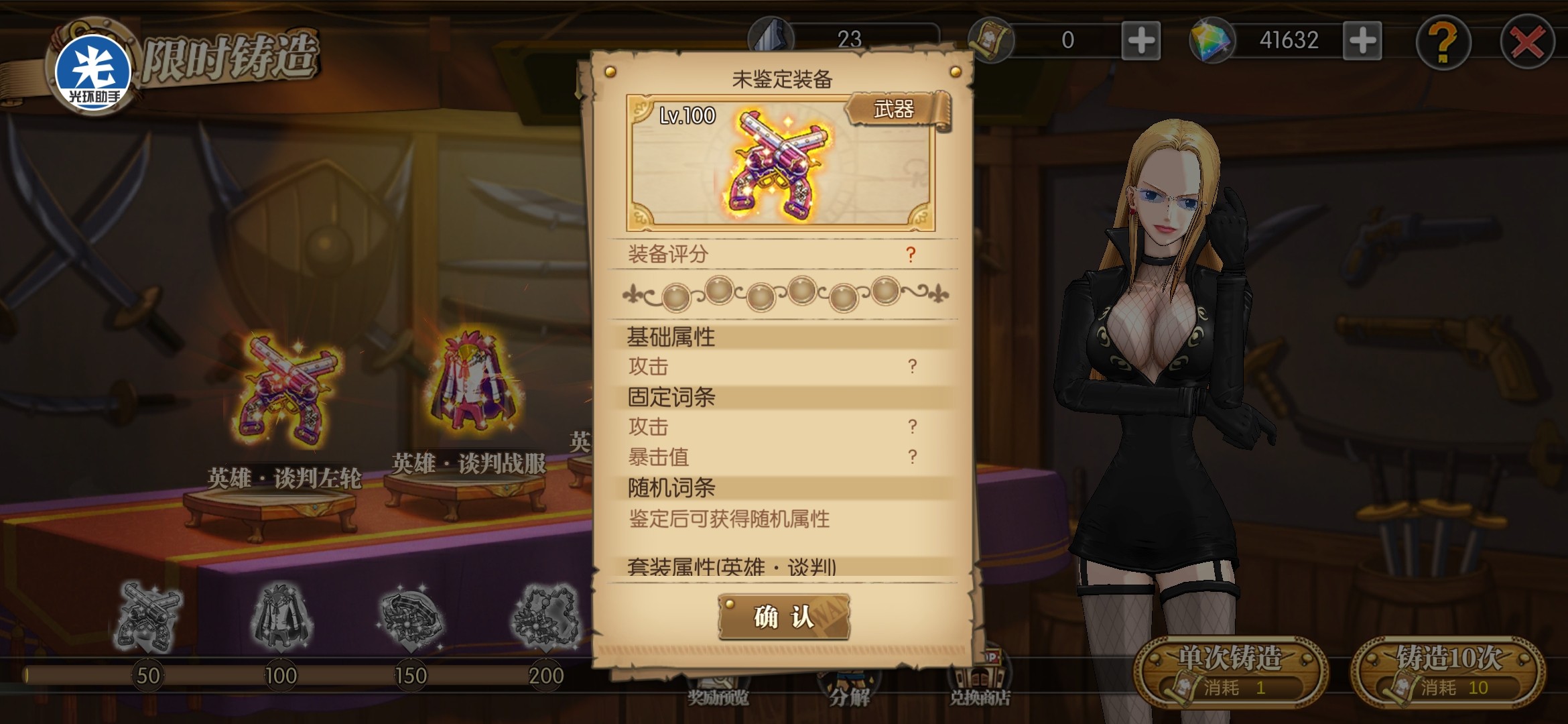
Task: Close the limited-time forging screen
Action: coord(1527,43)
